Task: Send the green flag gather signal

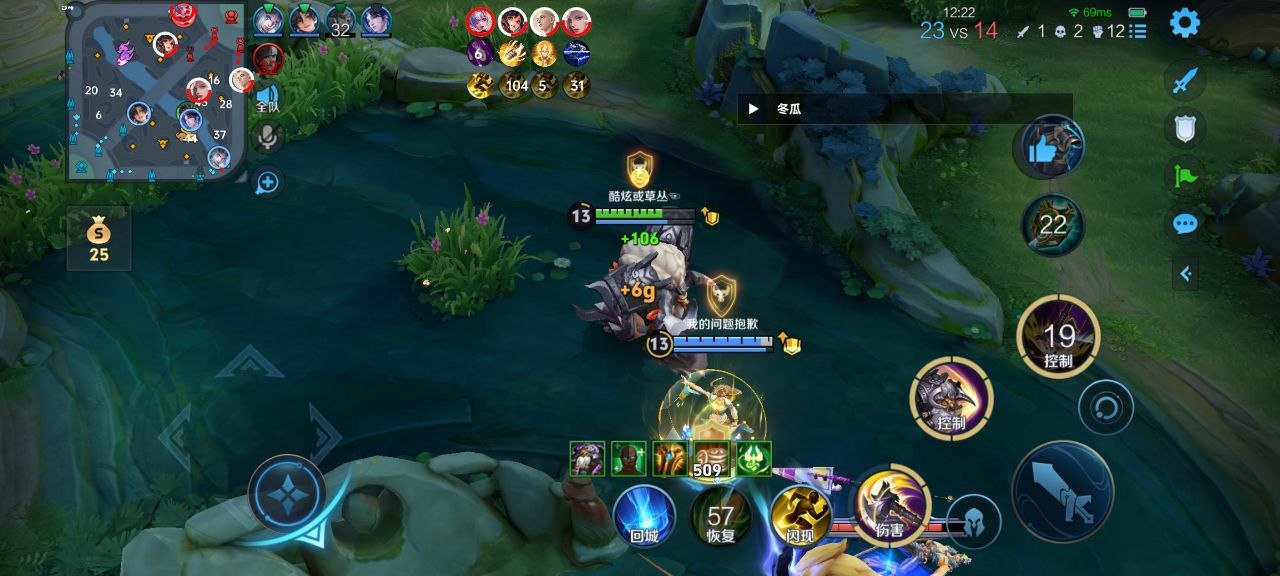Action: tap(1185, 176)
